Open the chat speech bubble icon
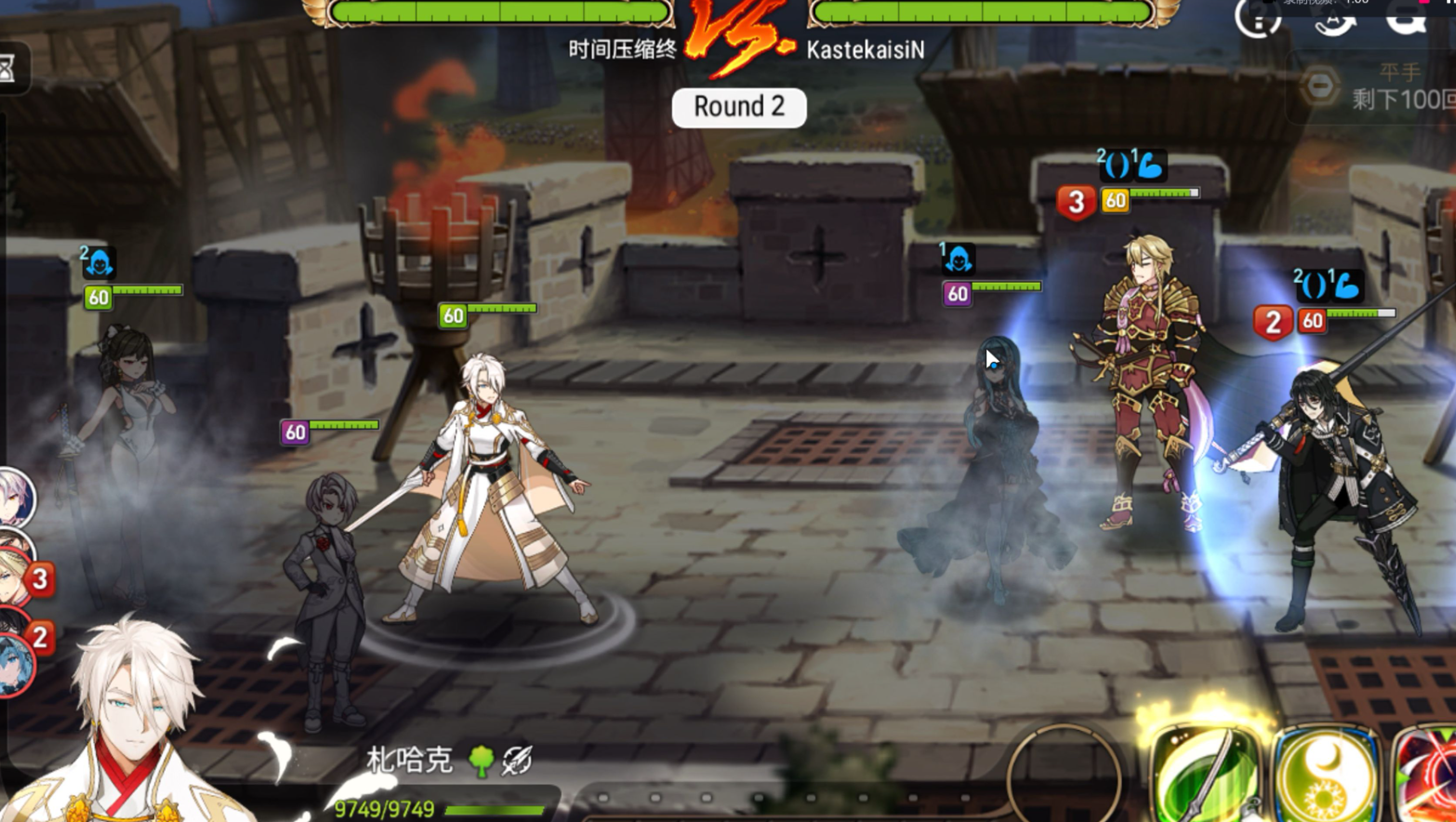Image resolution: width=1456 pixels, height=822 pixels. pyautogui.click(x=1406, y=17)
